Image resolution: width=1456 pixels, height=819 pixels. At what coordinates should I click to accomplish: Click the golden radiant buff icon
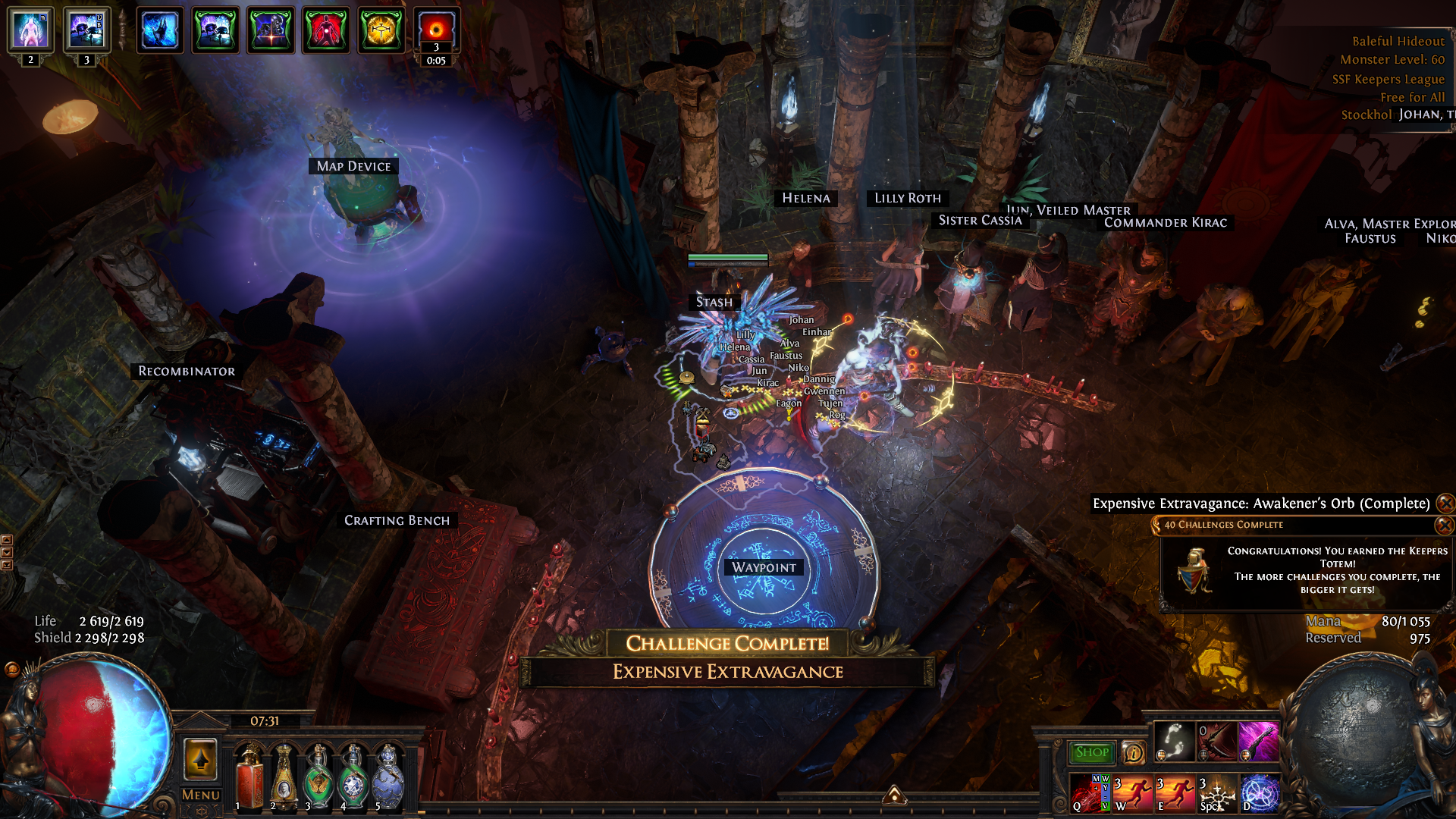(x=381, y=30)
